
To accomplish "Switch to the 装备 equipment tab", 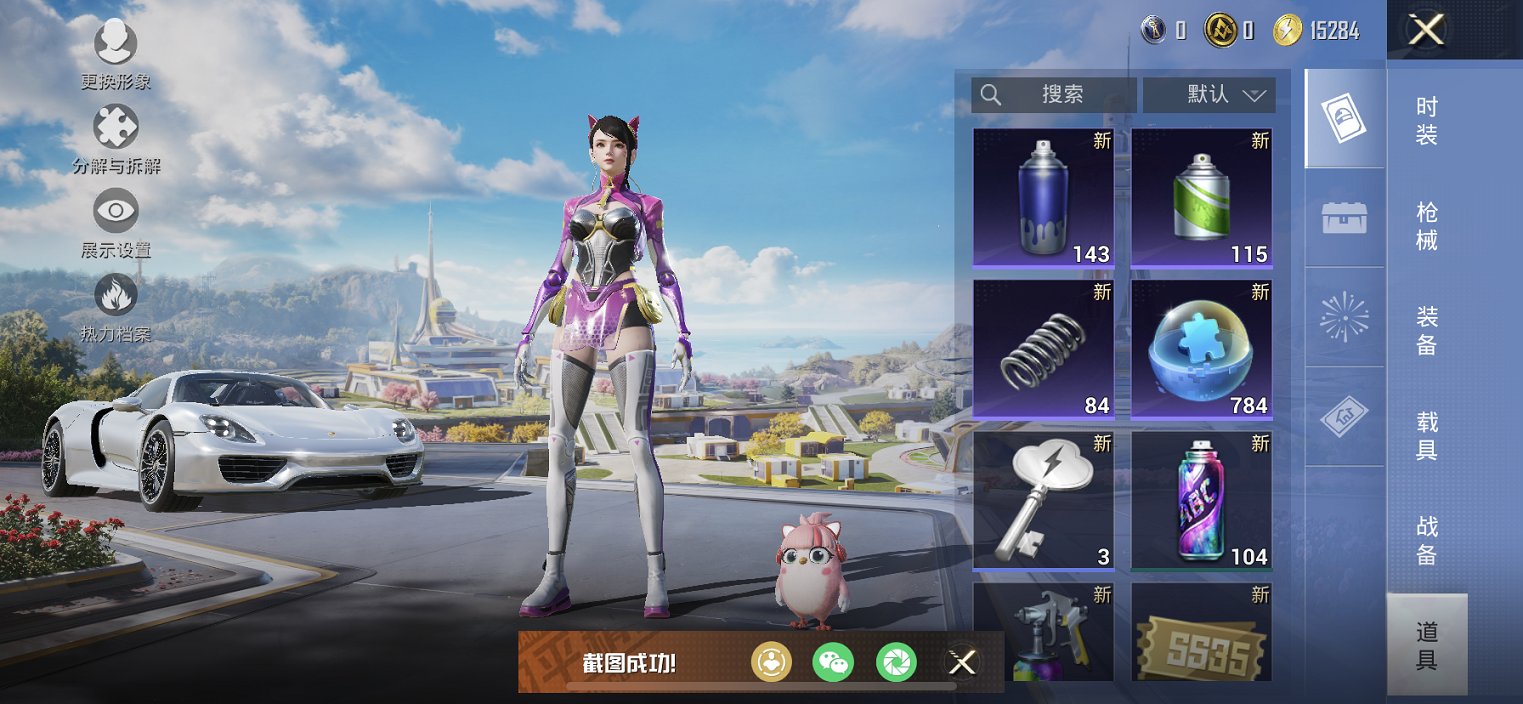I will tap(1427, 330).
